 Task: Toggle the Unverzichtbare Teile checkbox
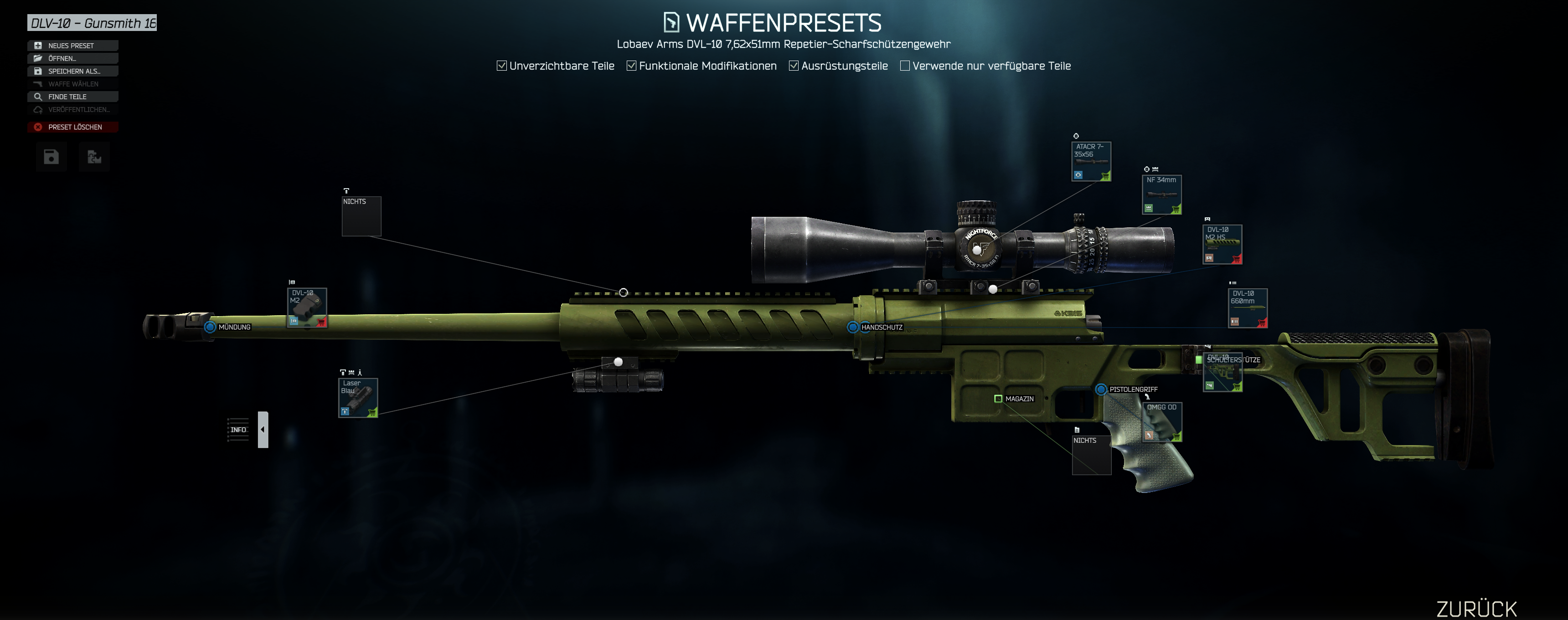point(501,66)
